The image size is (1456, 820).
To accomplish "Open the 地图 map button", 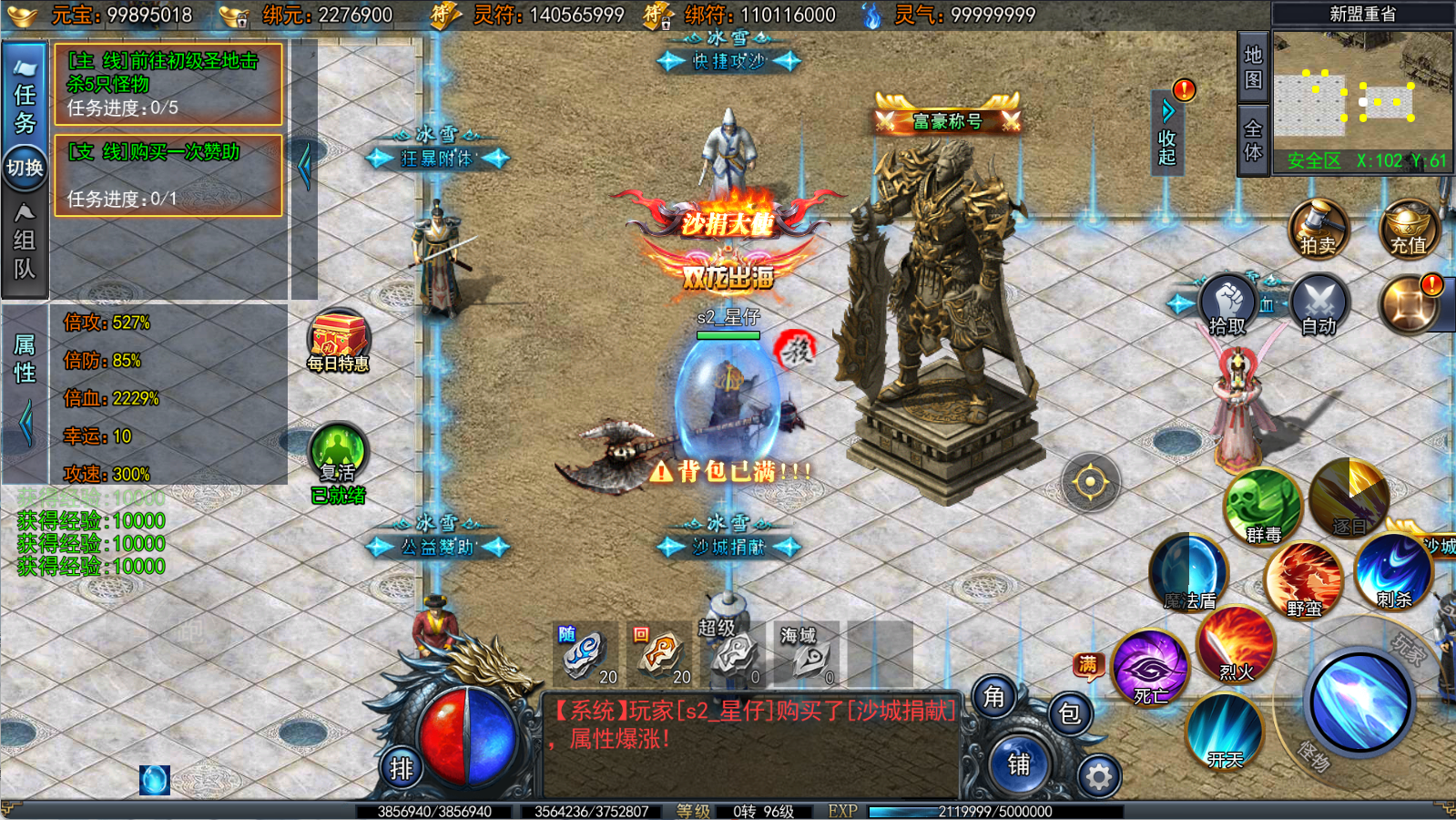I will (1253, 67).
